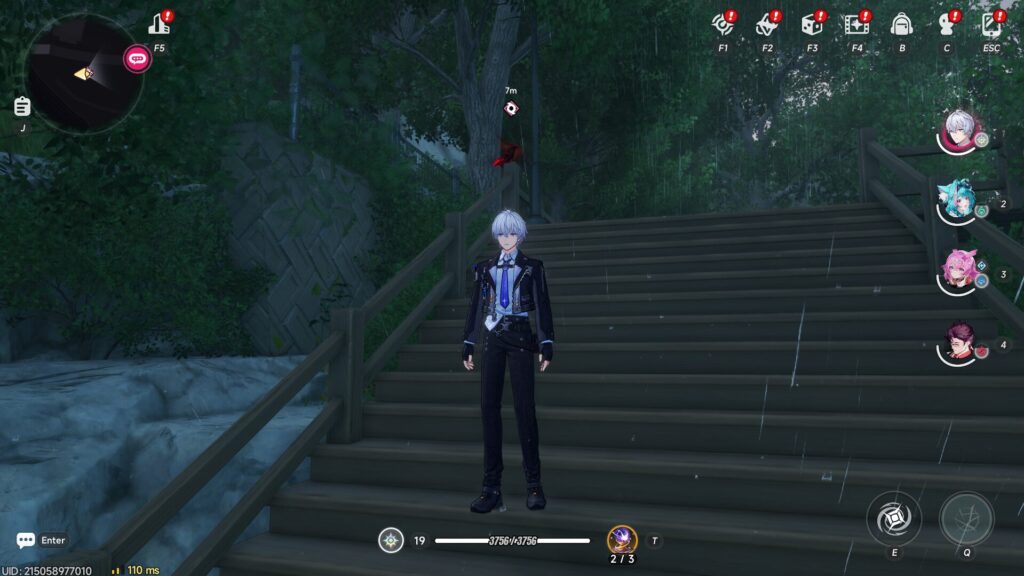
Task: Open the ticket-shaped icon in top bar
Action: point(767,24)
